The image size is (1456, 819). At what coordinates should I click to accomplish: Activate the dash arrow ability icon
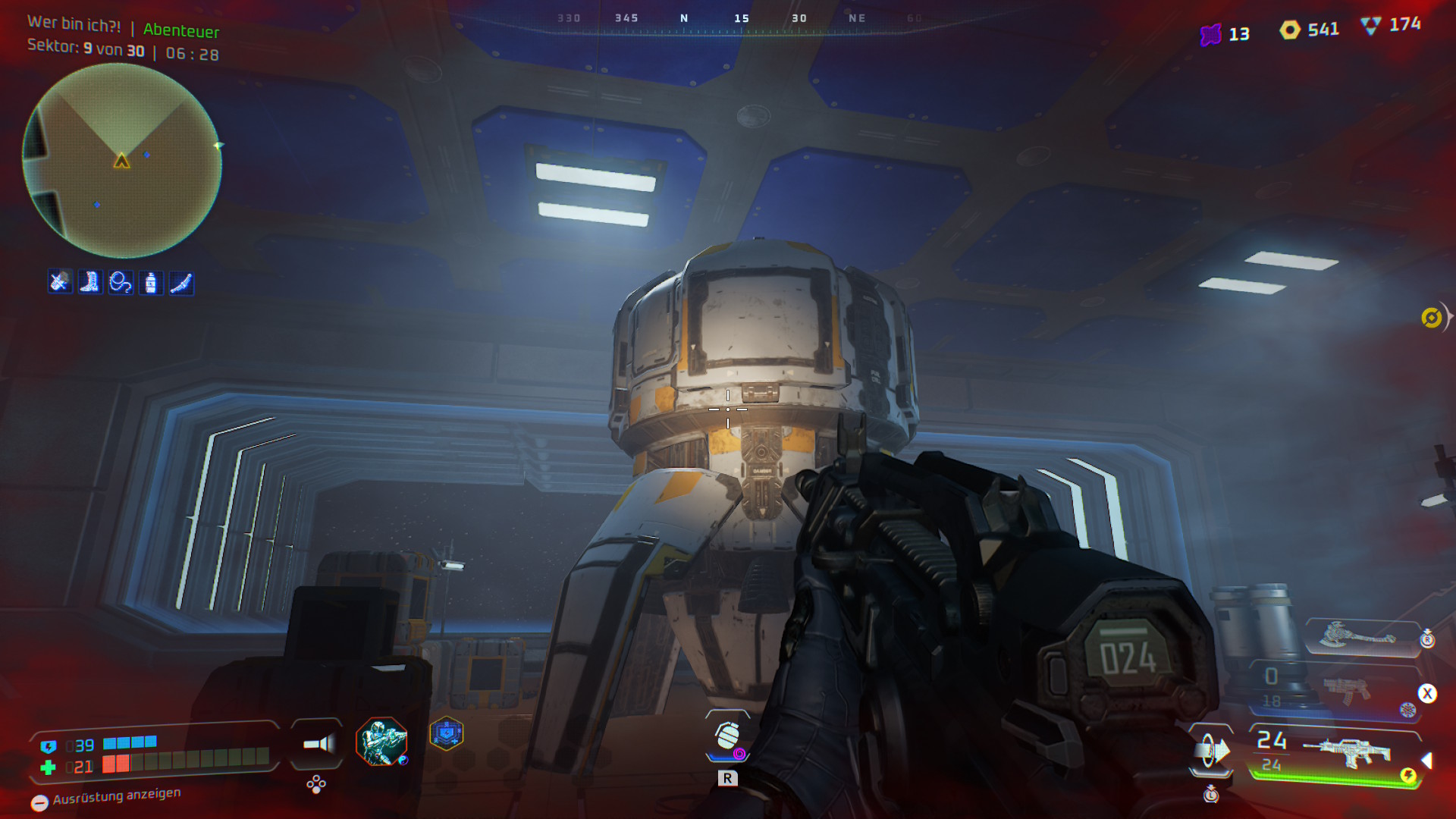coord(1211,751)
